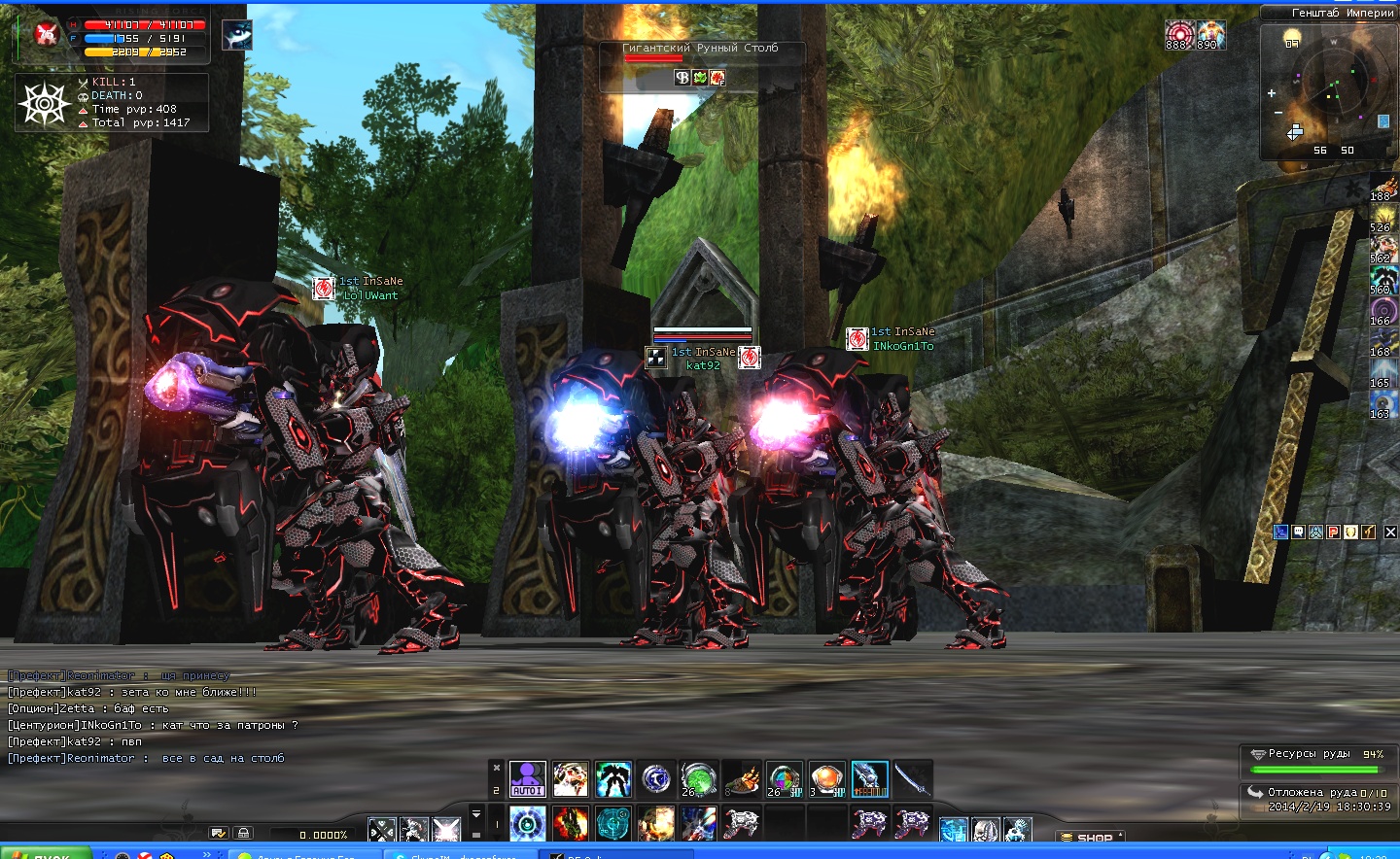Select the sword weapon hotbar slot
This screenshot has height=859, width=1400.
pyautogui.click(x=912, y=778)
